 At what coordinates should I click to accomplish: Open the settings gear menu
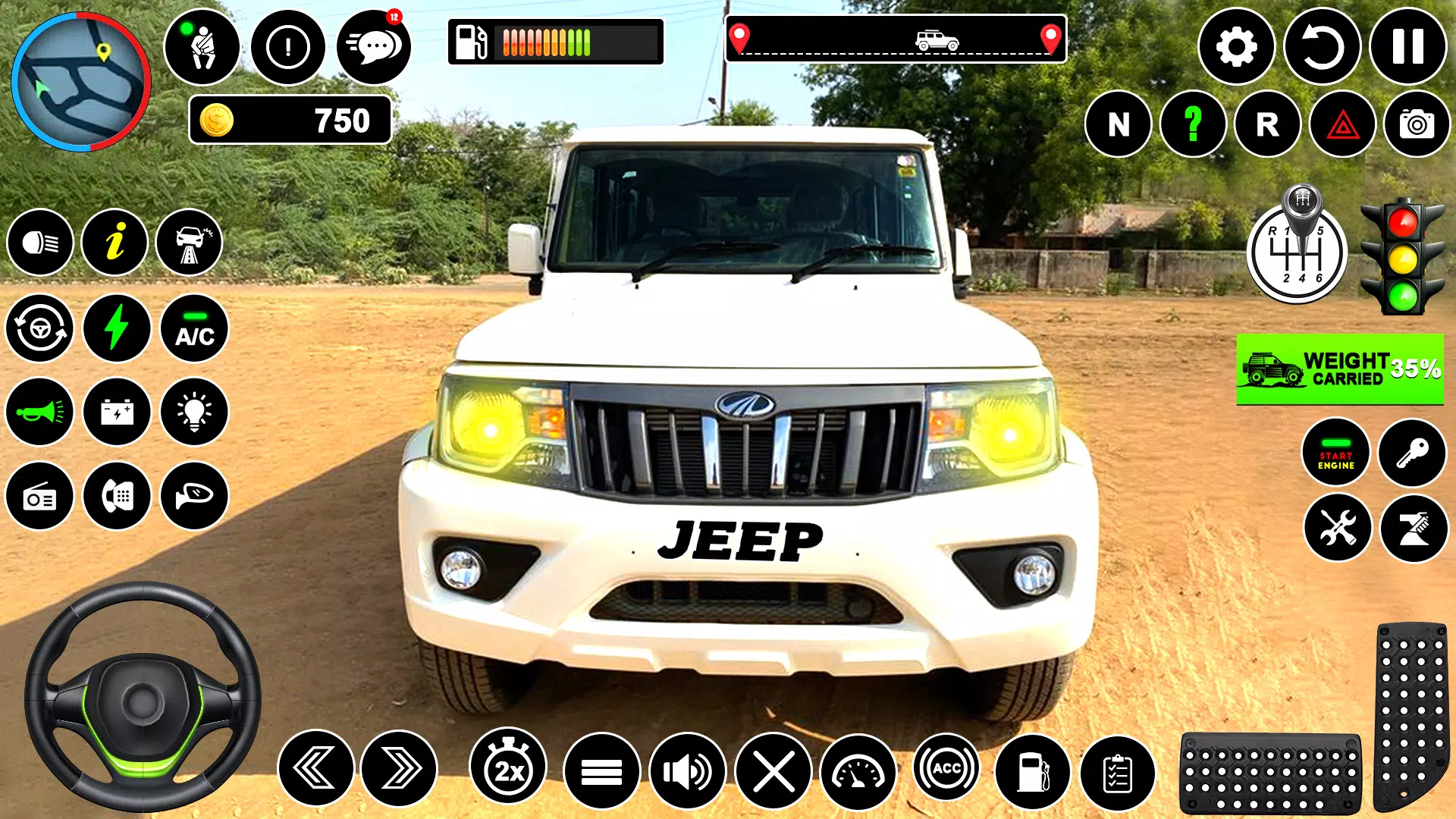tap(1236, 47)
